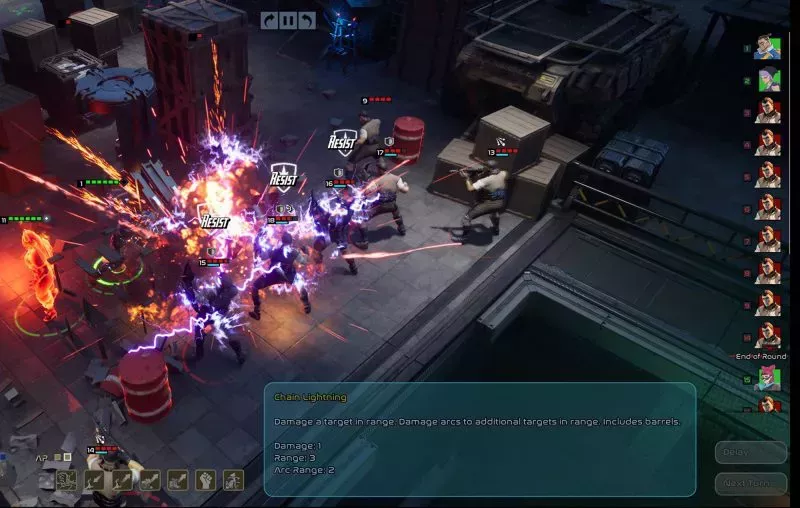Image resolution: width=800 pixels, height=508 pixels.
Task: Click the clockwise curved arrow button
Action: (269, 20)
